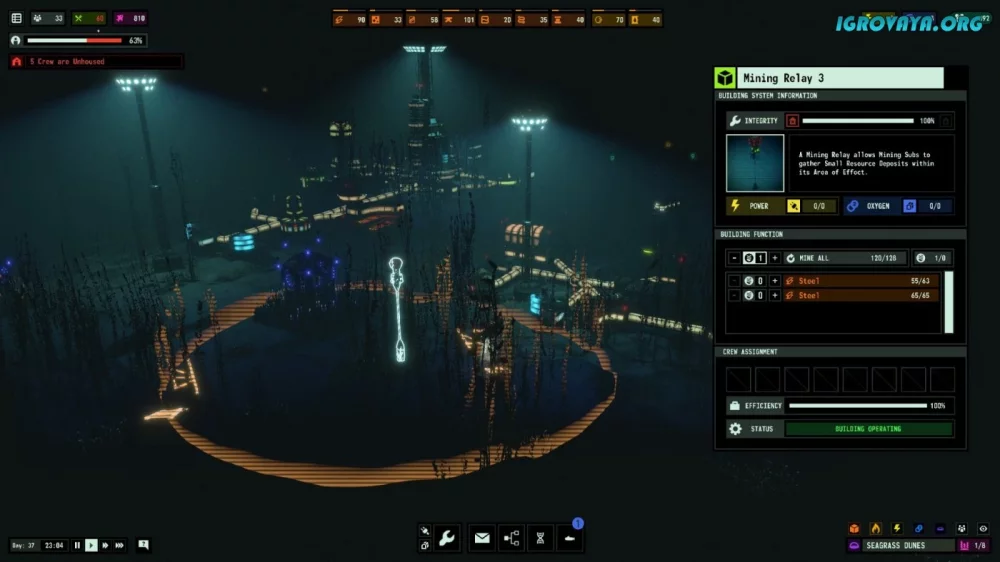Switch to fast-forward speed

coord(105,545)
